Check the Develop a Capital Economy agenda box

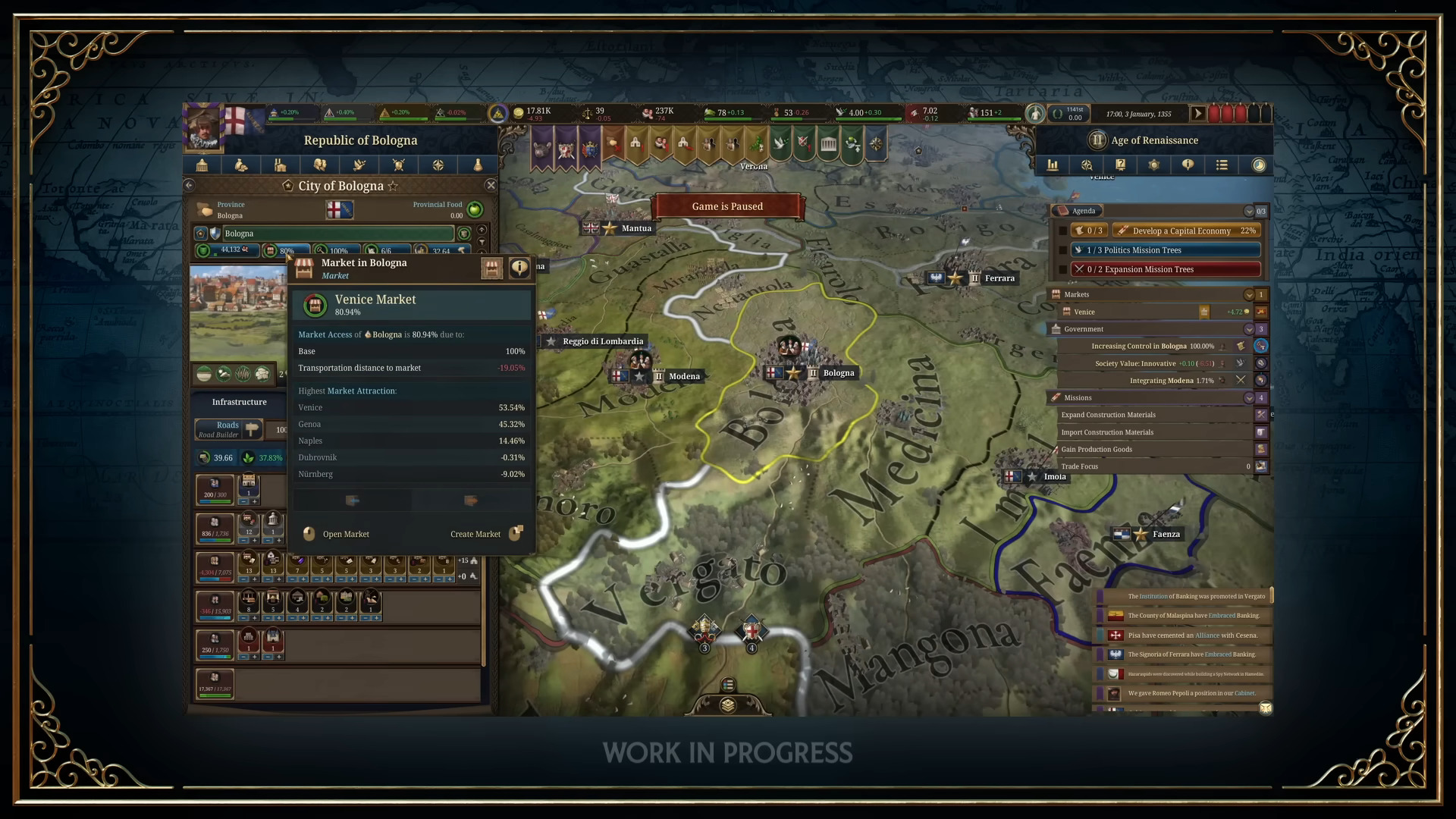tap(1063, 231)
